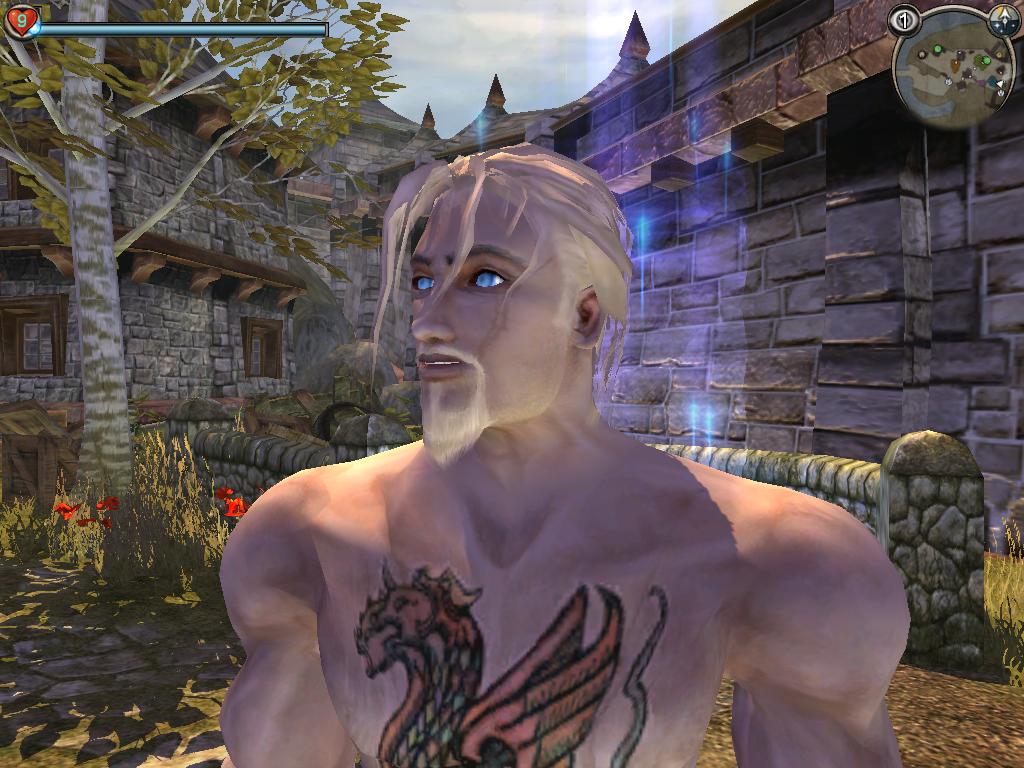Click the day-night dial beside the minimap

point(1003,18)
